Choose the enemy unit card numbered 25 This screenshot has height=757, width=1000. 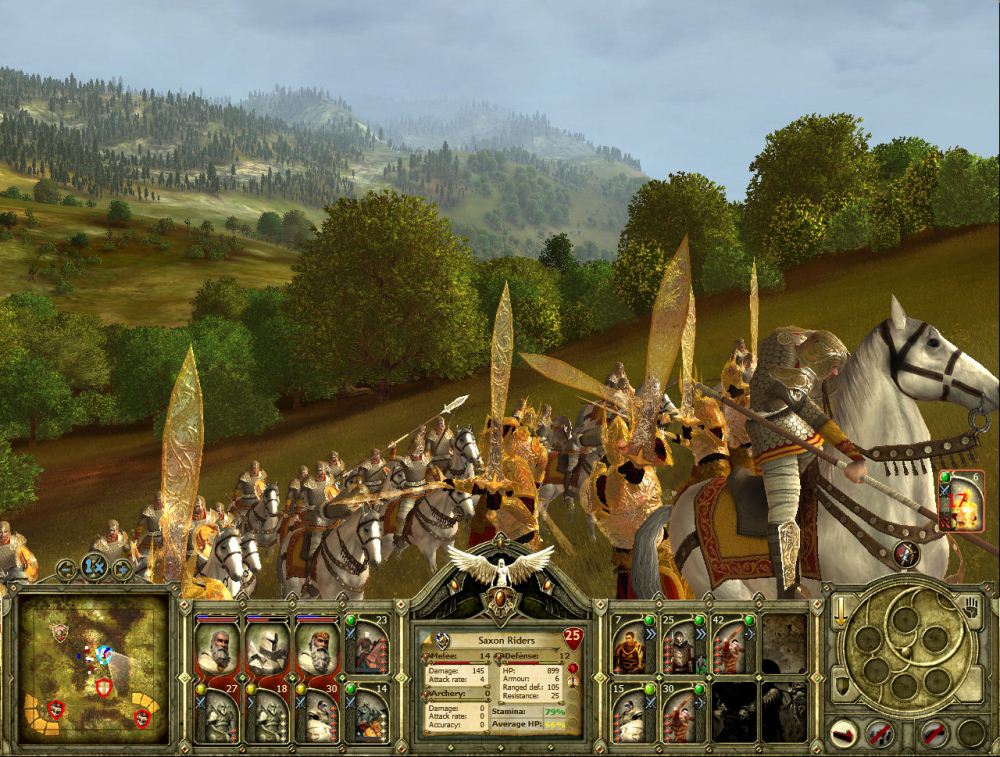click(x=682, y=646)
